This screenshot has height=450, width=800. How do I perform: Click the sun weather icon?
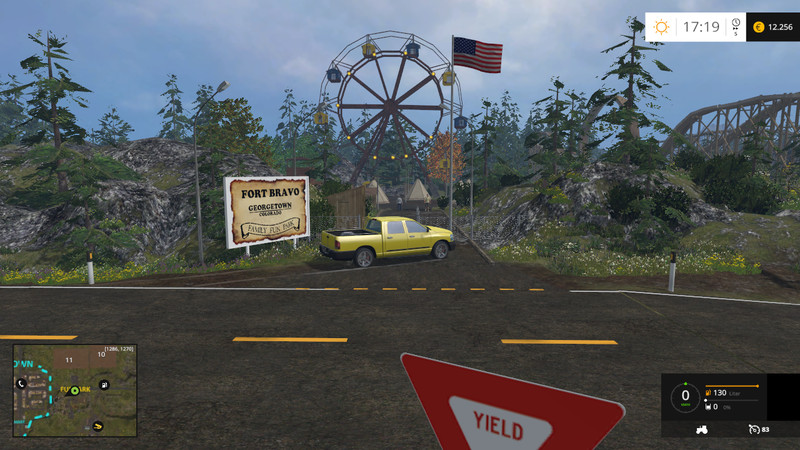(661, 27)
